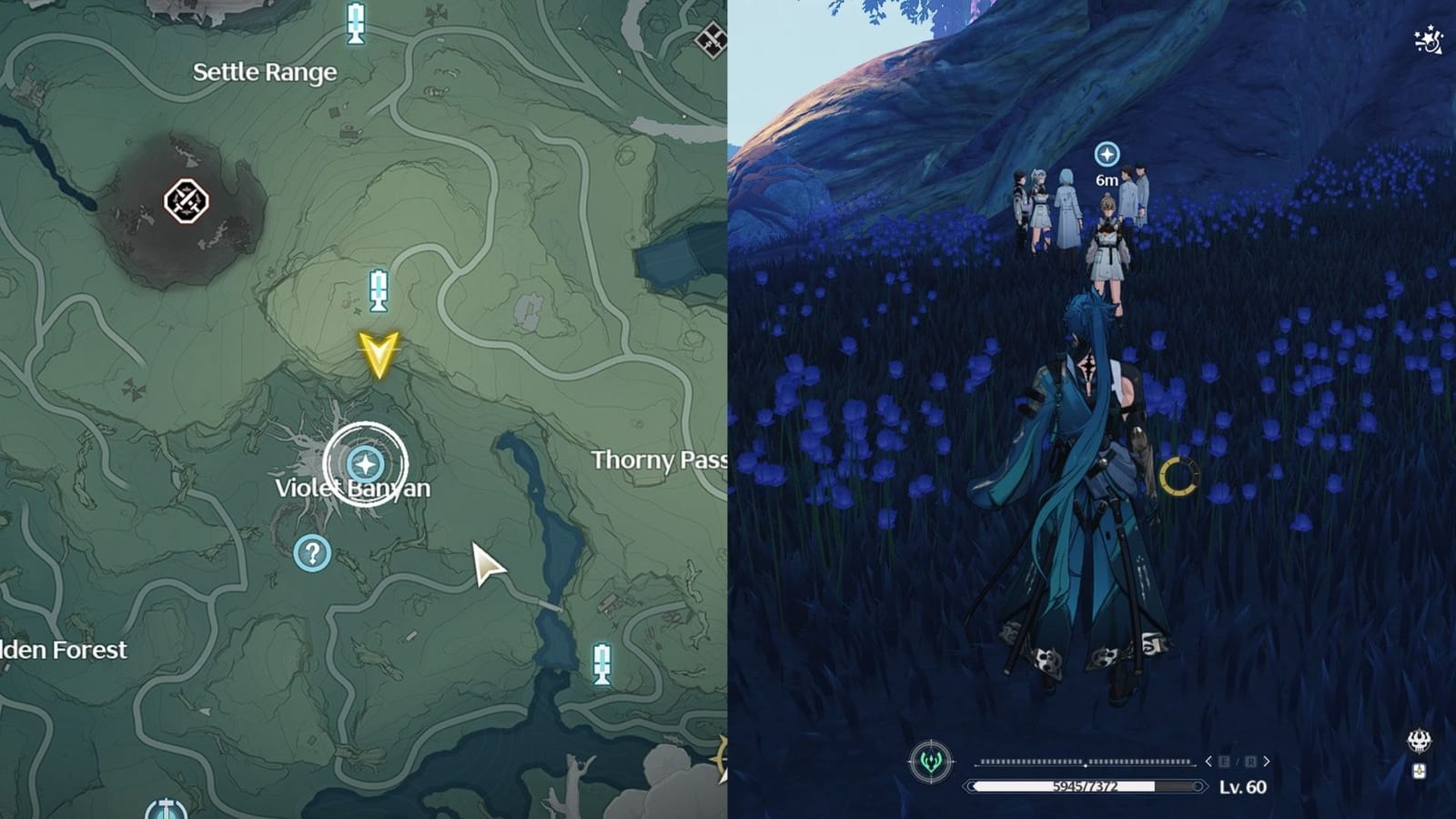Click the E skill key indicator
This screenshot has width=1456, height=819.
pos(1225,762)
